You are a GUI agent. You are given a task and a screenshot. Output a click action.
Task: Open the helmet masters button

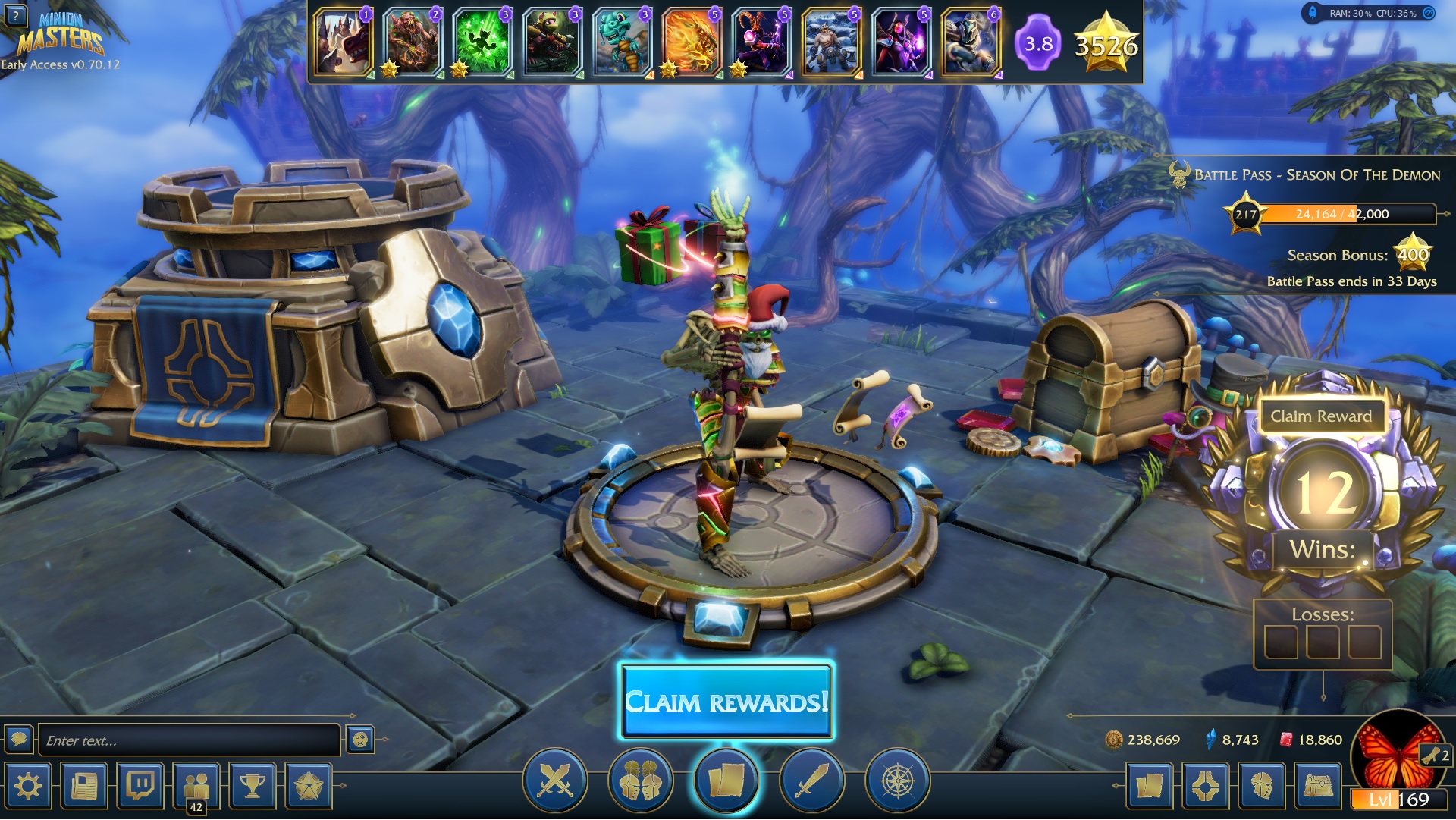coord(1262,786)
